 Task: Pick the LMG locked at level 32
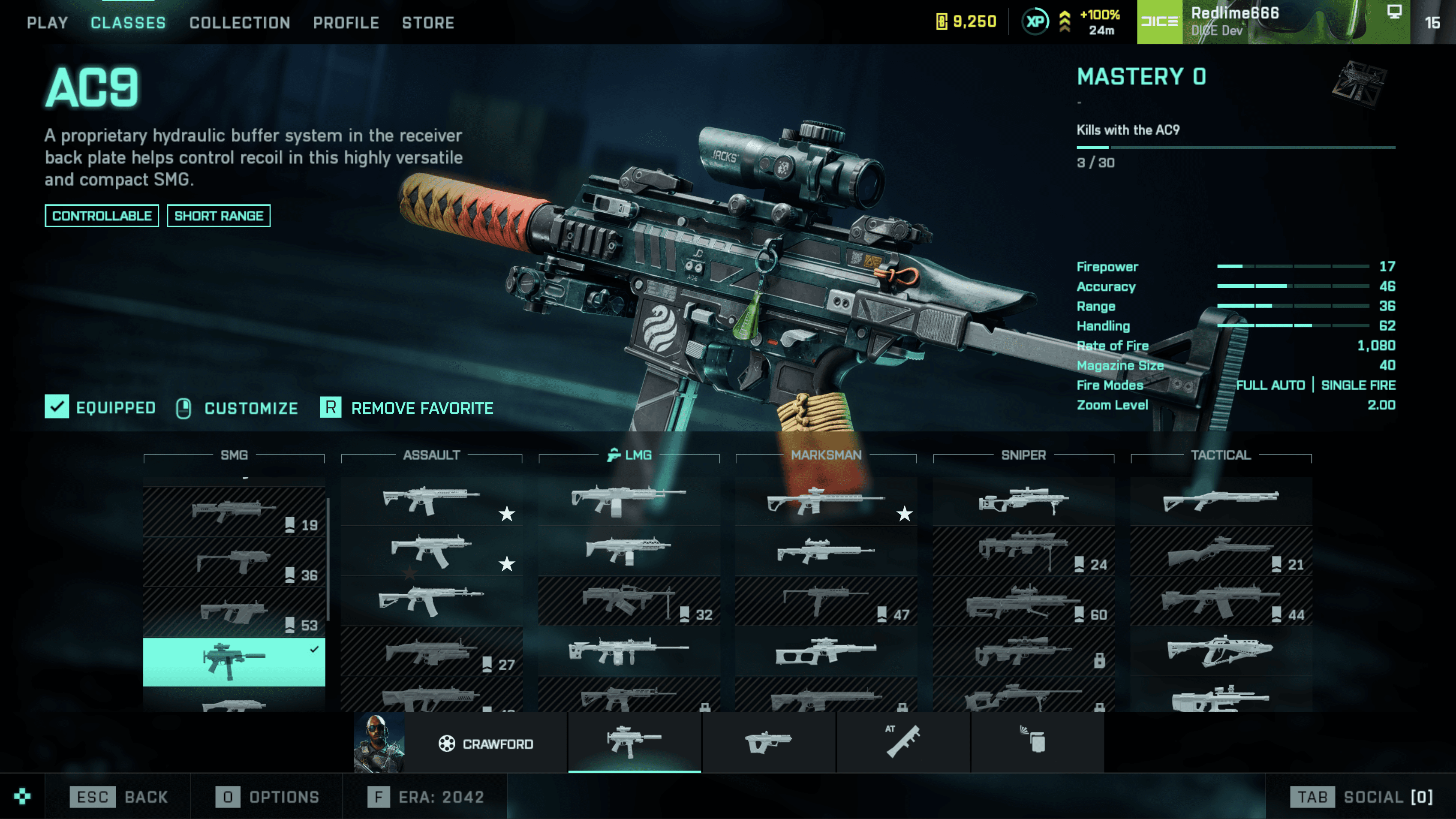(629, 601)
